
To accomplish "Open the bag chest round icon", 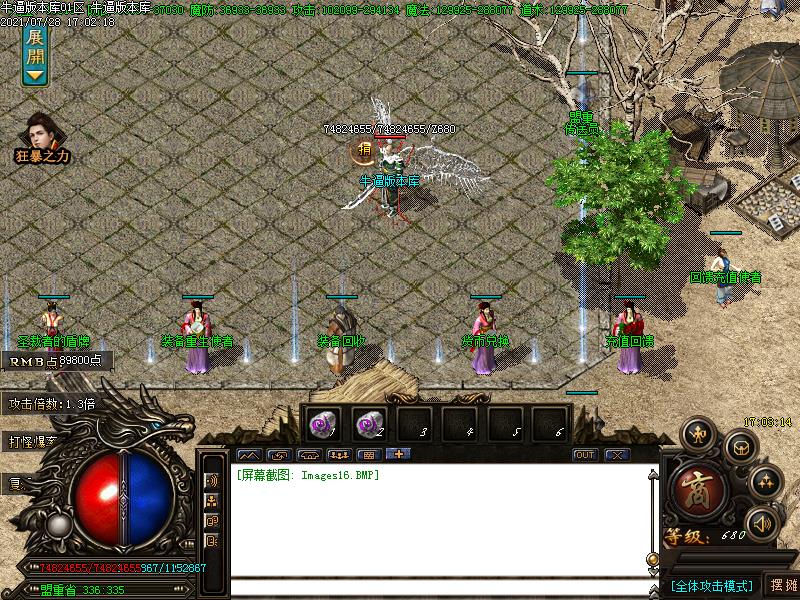I will pos(740,446).
